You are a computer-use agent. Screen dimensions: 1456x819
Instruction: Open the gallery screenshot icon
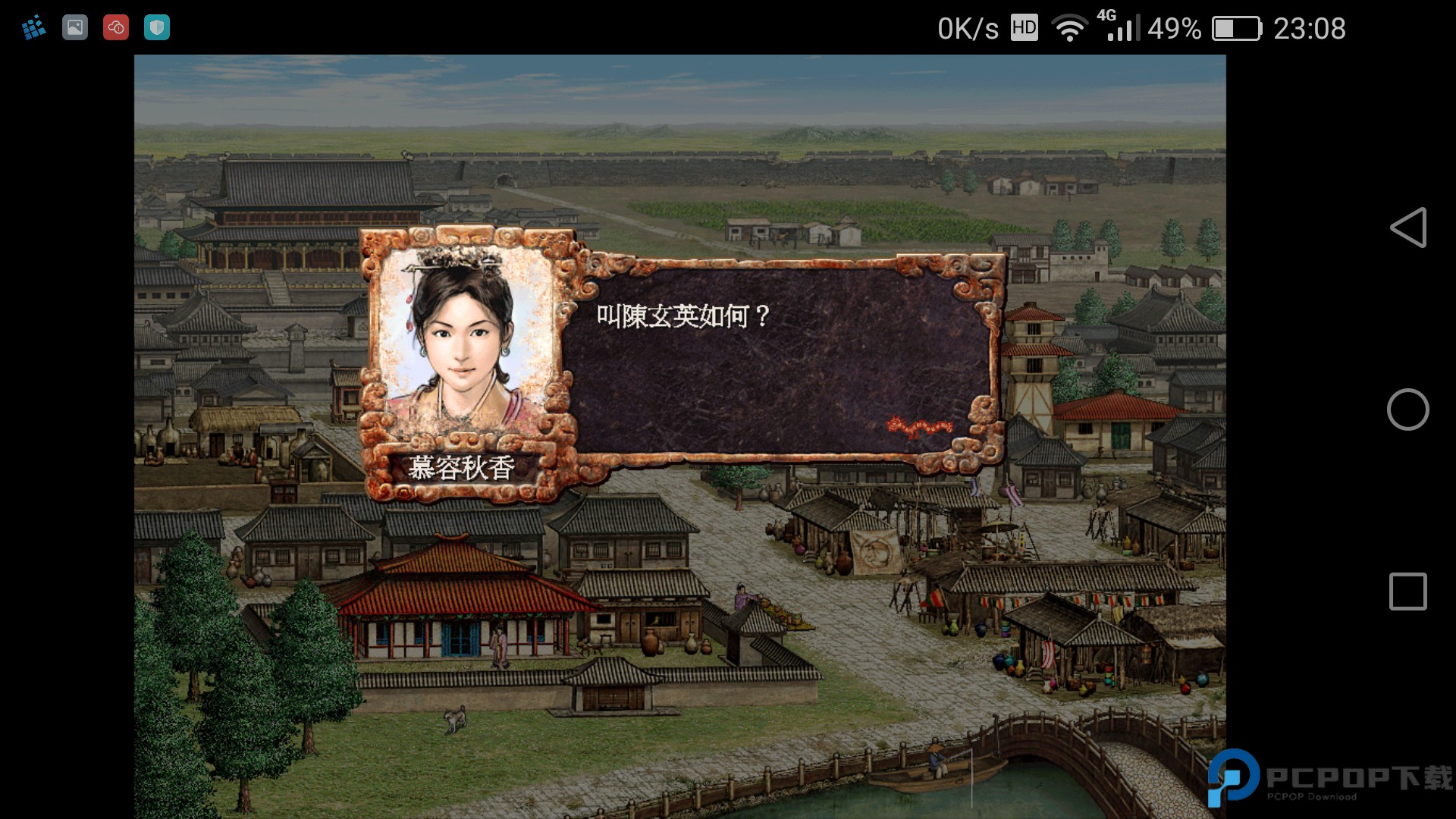[x=75, y=27]
